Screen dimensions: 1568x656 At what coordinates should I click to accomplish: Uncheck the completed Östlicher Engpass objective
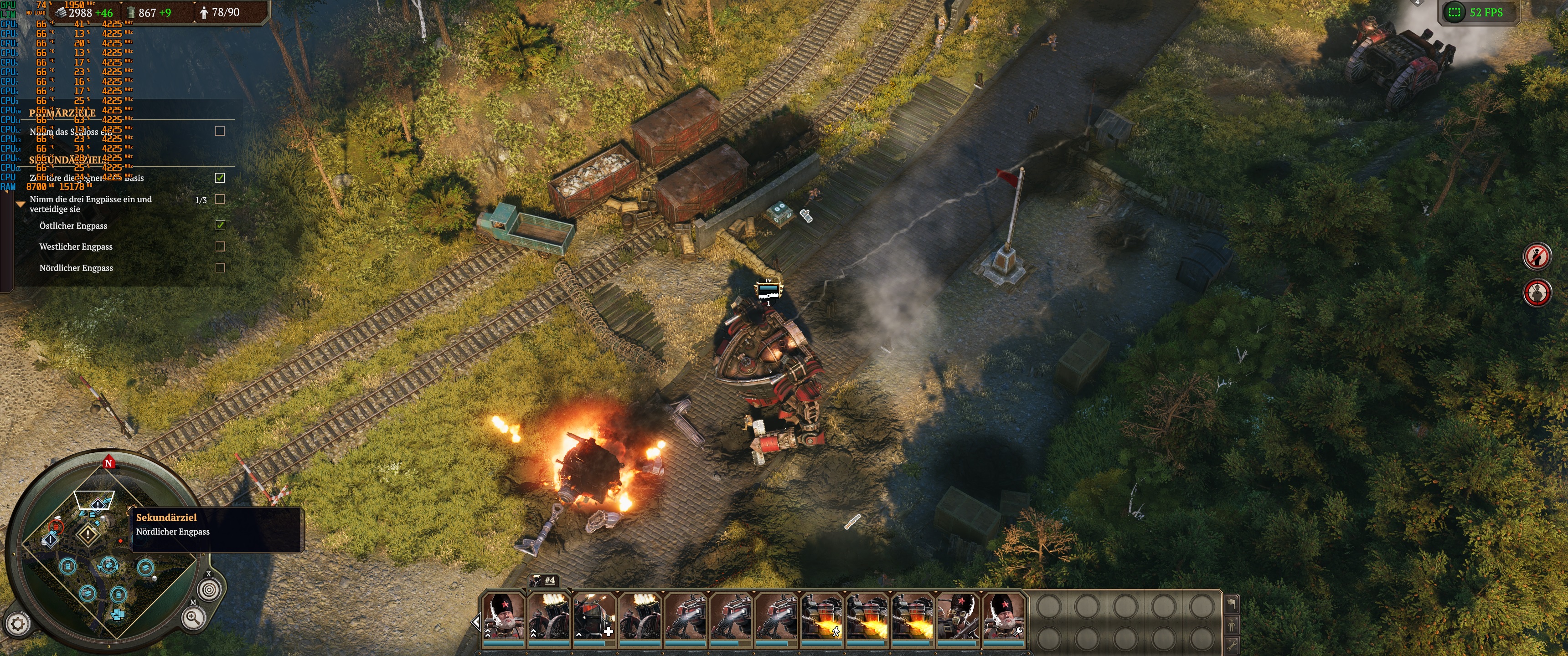[220, 225]
